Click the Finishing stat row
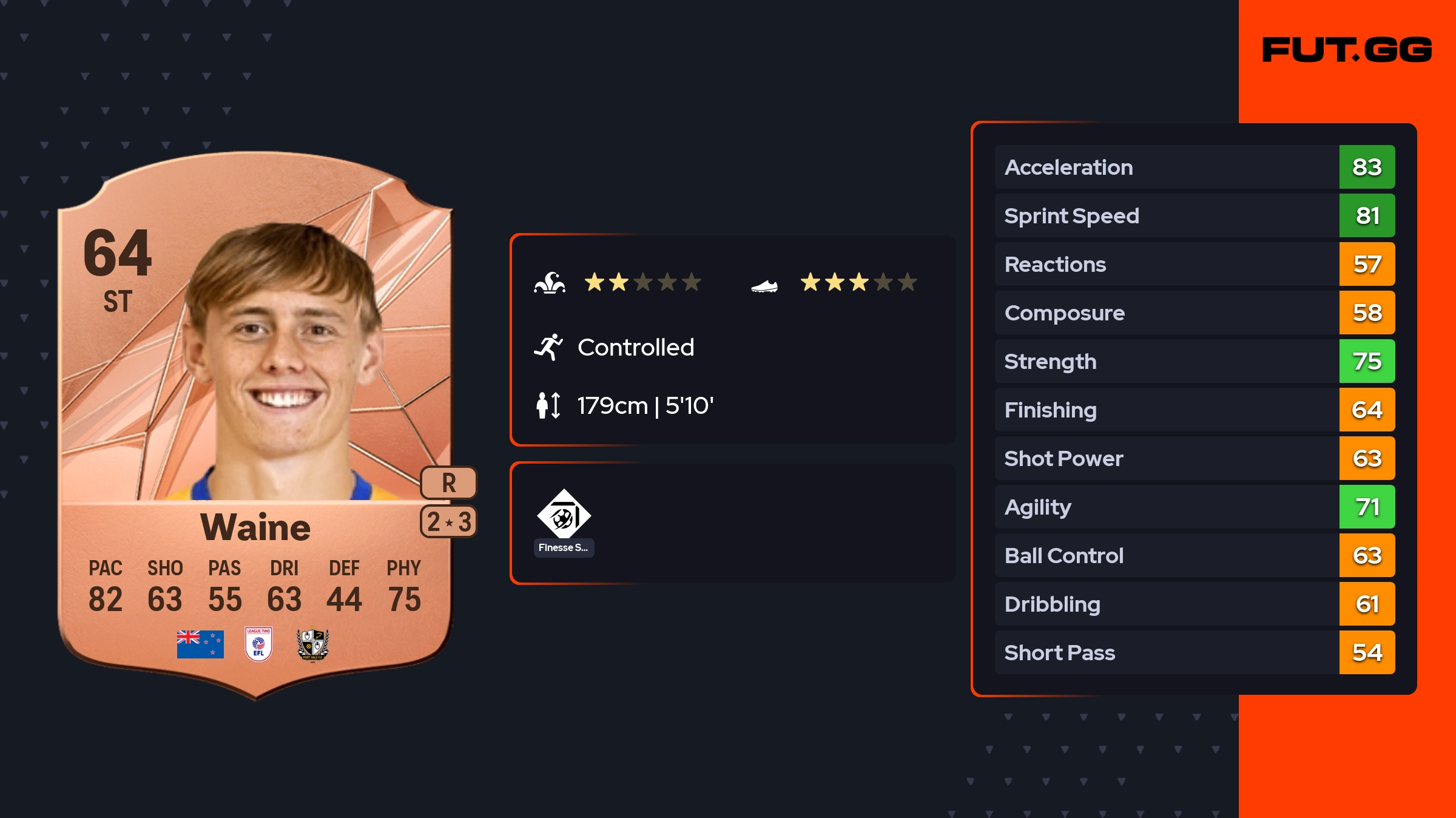The image size is (1456, 818). coord(1194,410)
